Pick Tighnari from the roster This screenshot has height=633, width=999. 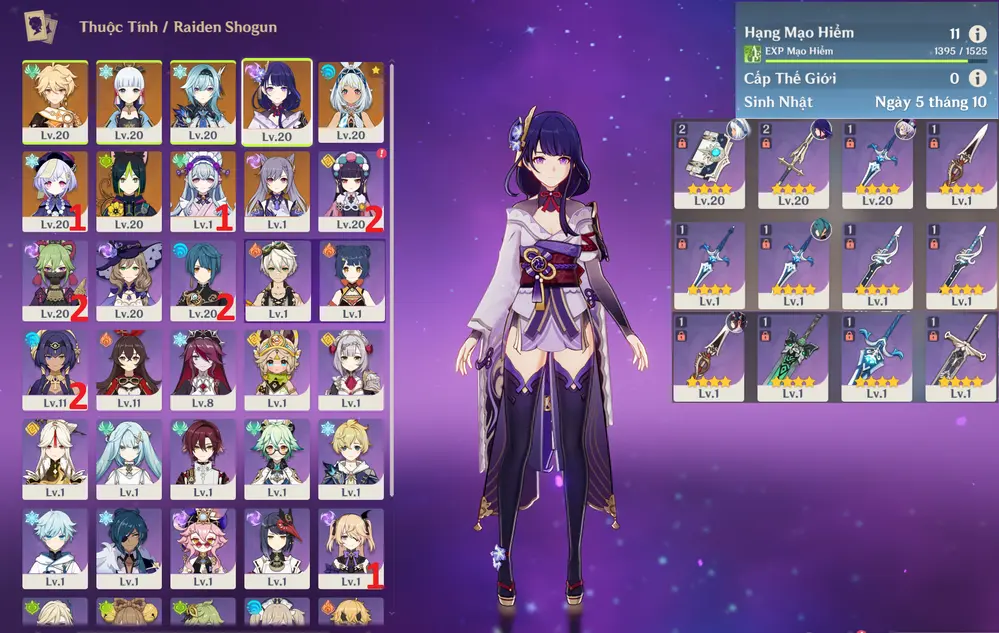pyautogui.click(x=129, y=190)
